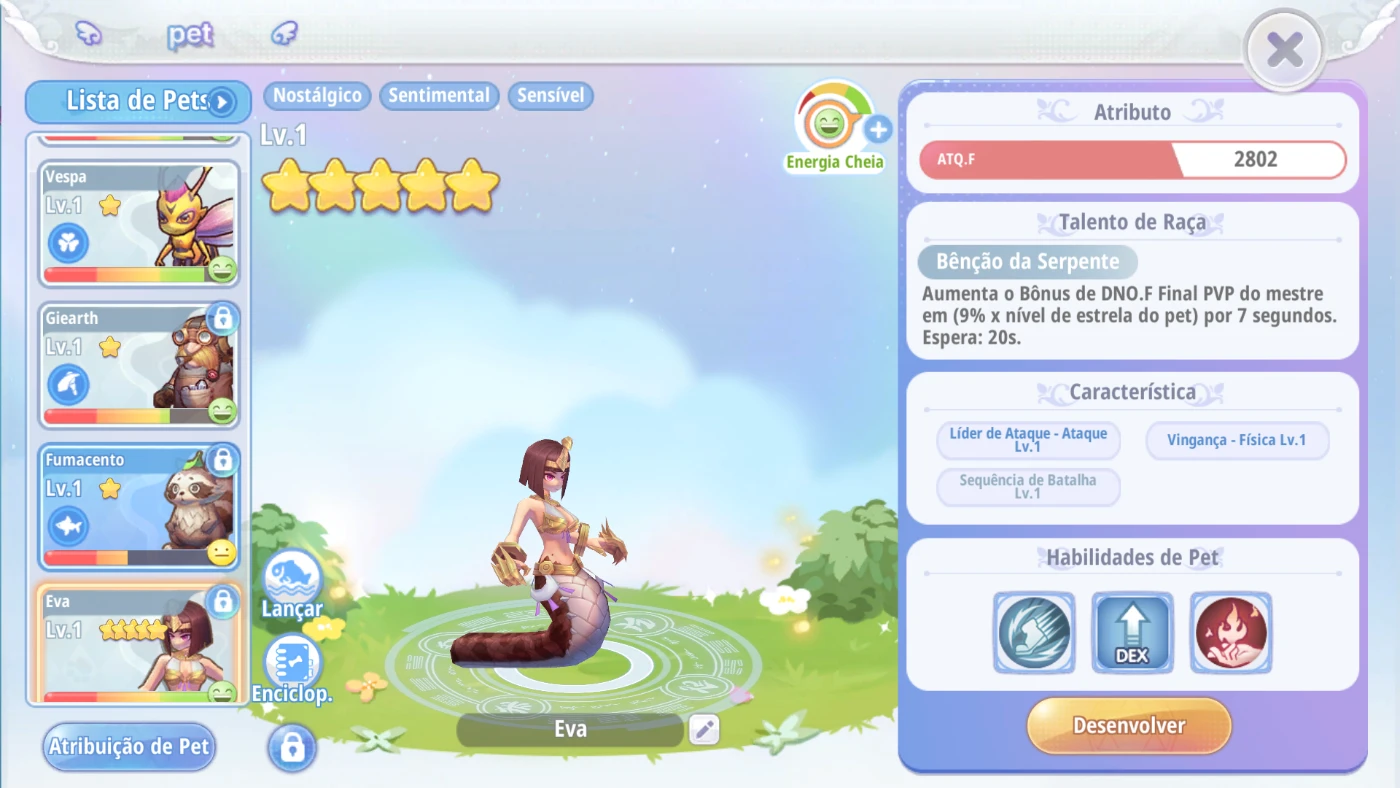This screenshot has height=788, width=1400.
Task: Pick Fumacento from the pet list
Action: click(139, 507)
